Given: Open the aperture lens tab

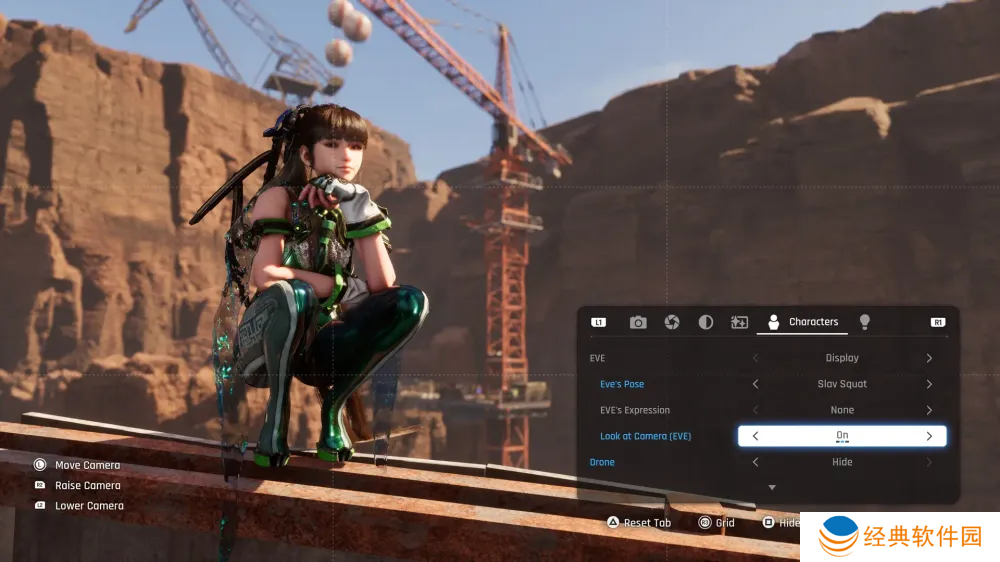Looking at the screenshot, I should tap(672, 322).
